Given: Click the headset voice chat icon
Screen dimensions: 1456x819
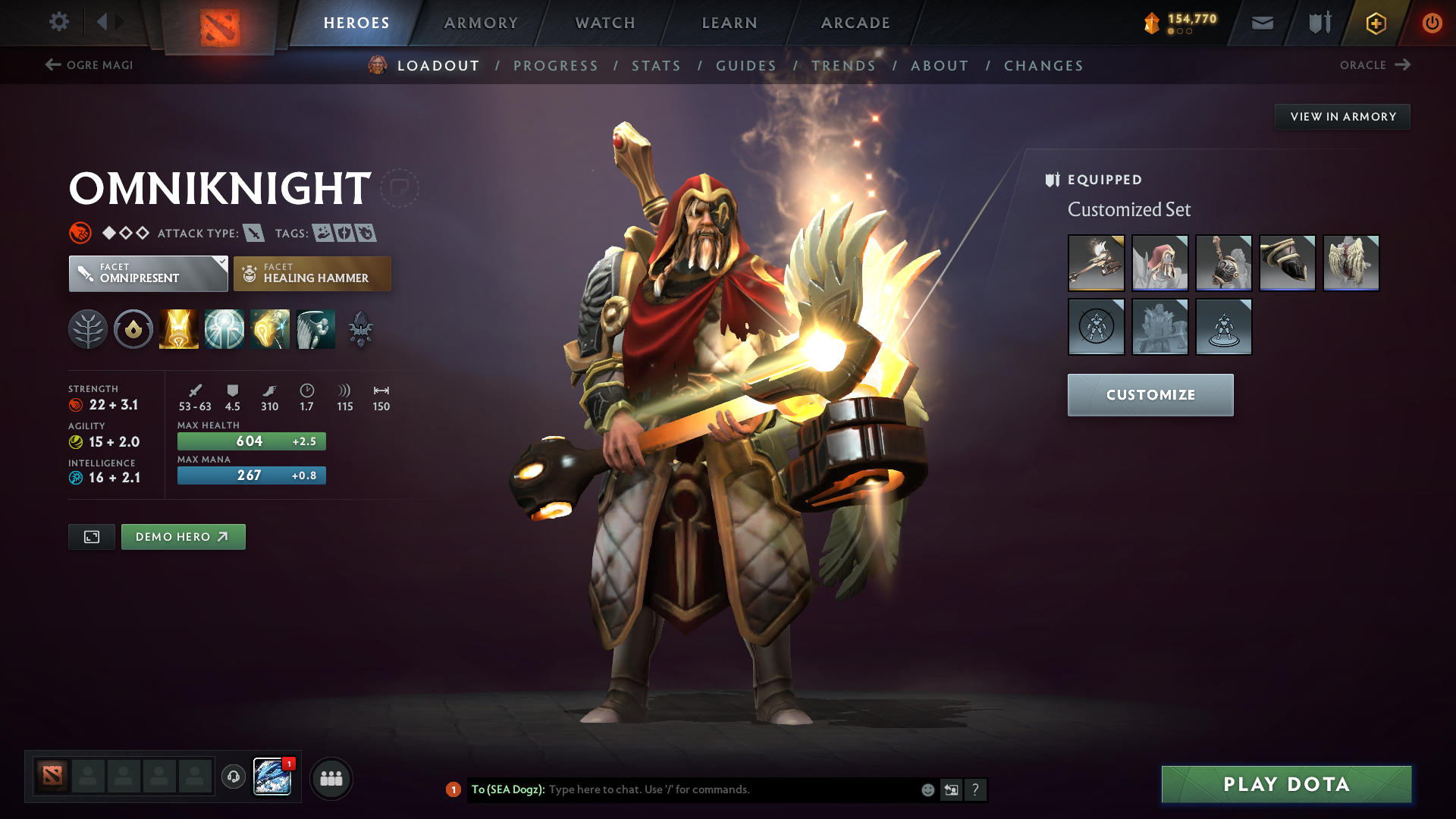Looking at the screenshot, I should (x=233, y=777).
